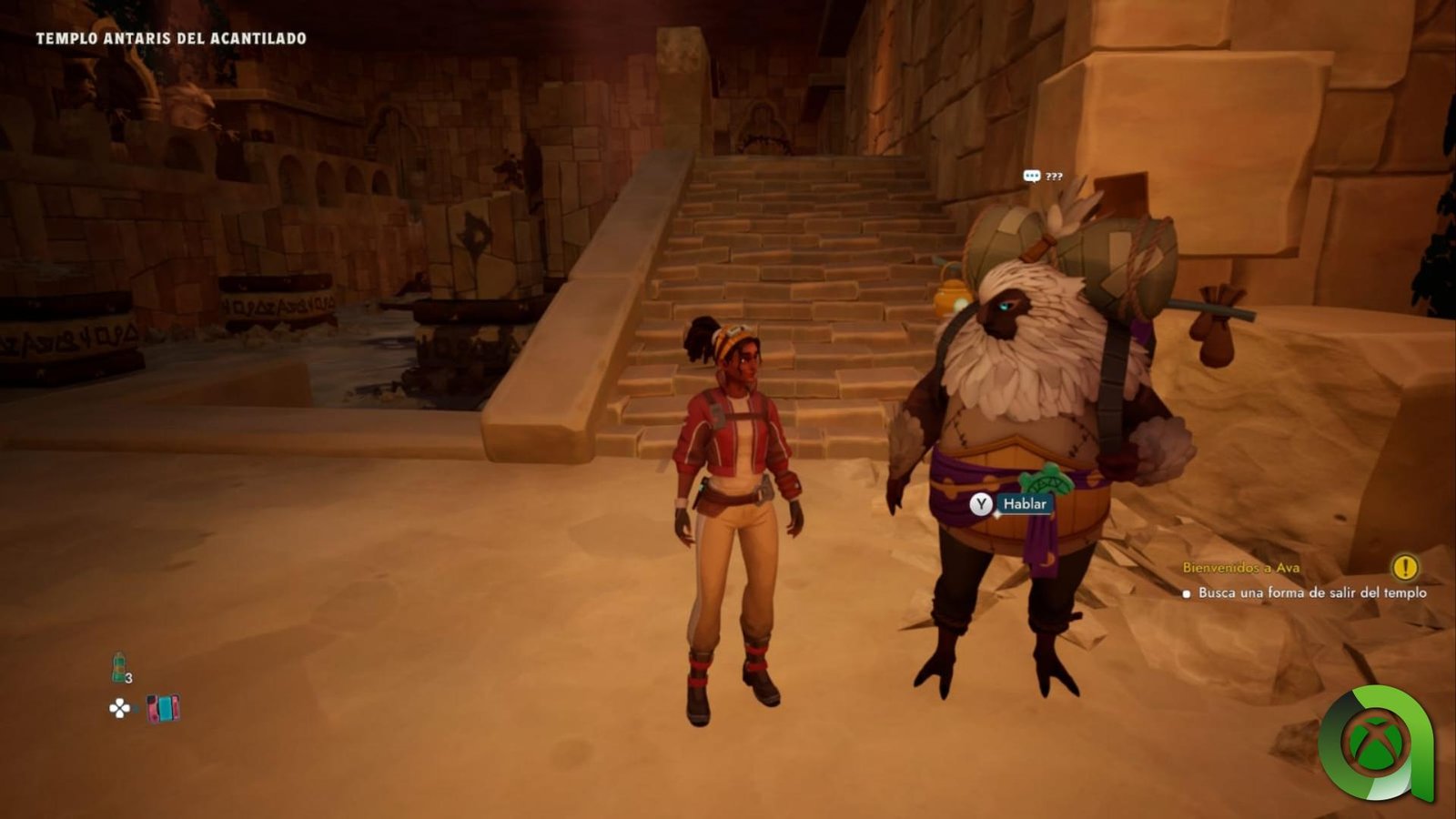Open the Bienvenidos a Ava quest tracker
This screenshot has height=819, width=1456.
[1240, 568]
